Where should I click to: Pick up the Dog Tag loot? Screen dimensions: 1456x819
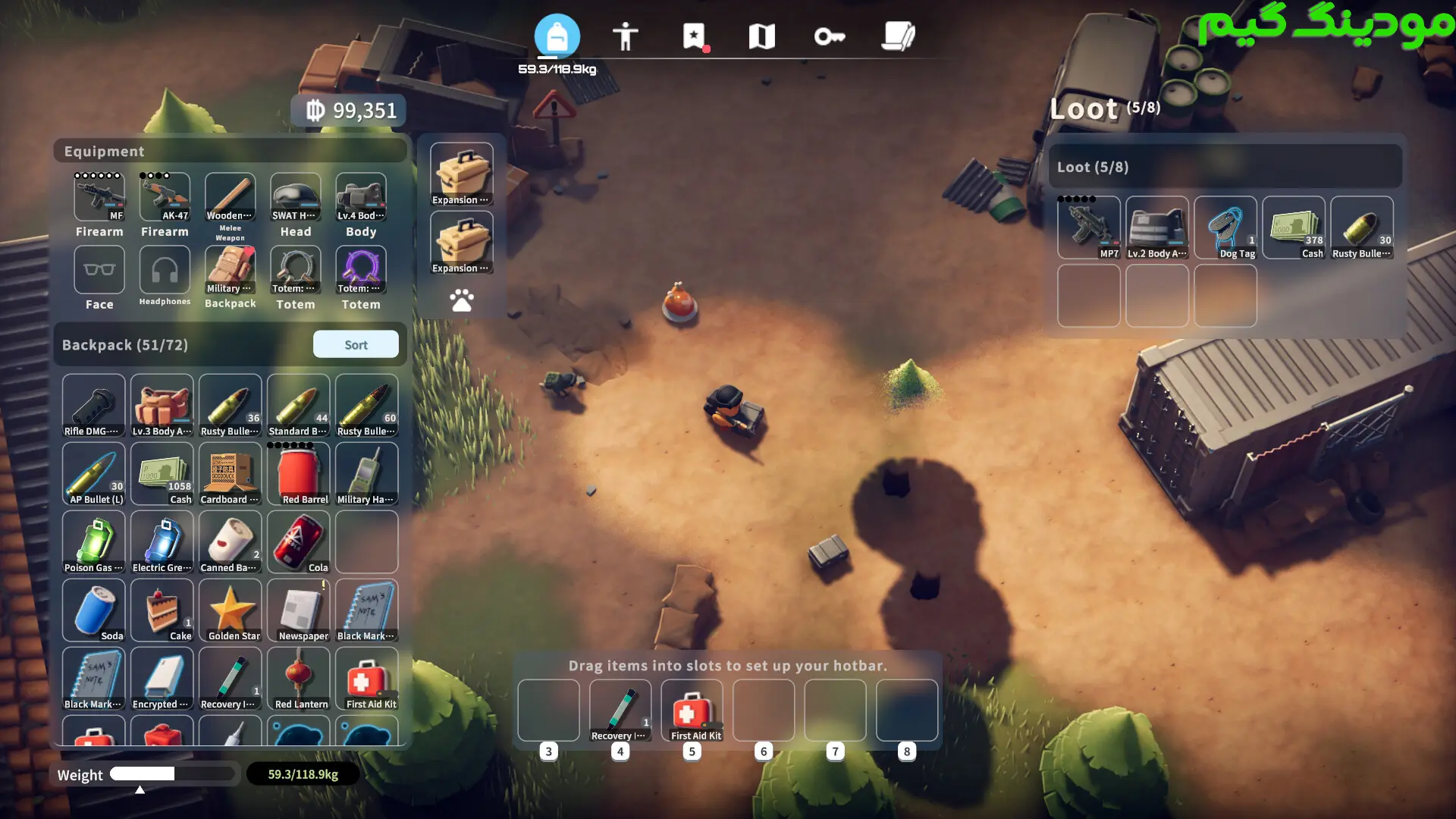pyautogui.click(x=1225, y=227)
